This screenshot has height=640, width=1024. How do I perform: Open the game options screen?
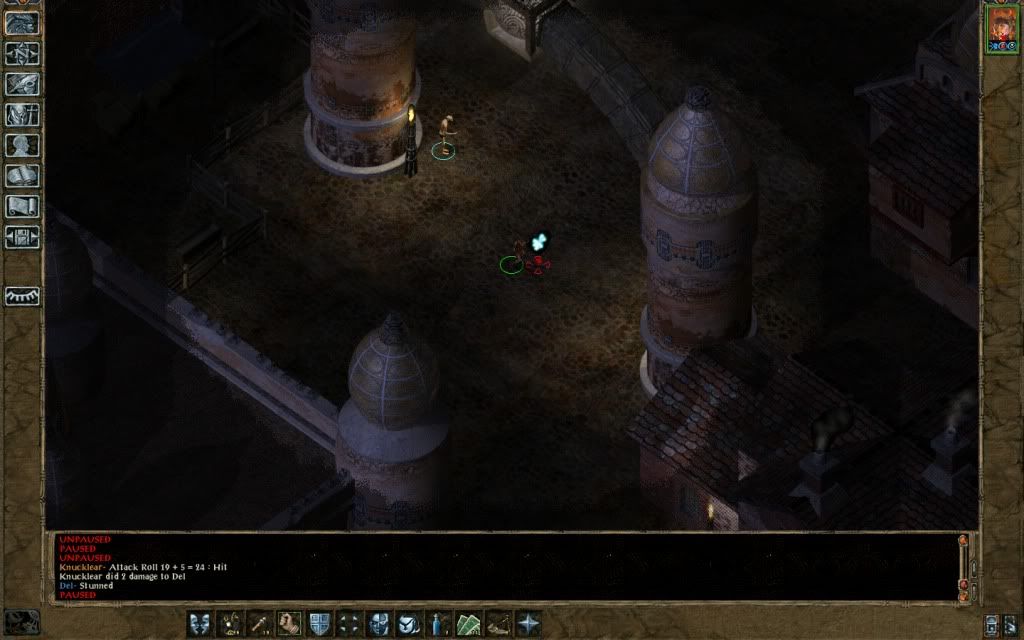[21, 237]
